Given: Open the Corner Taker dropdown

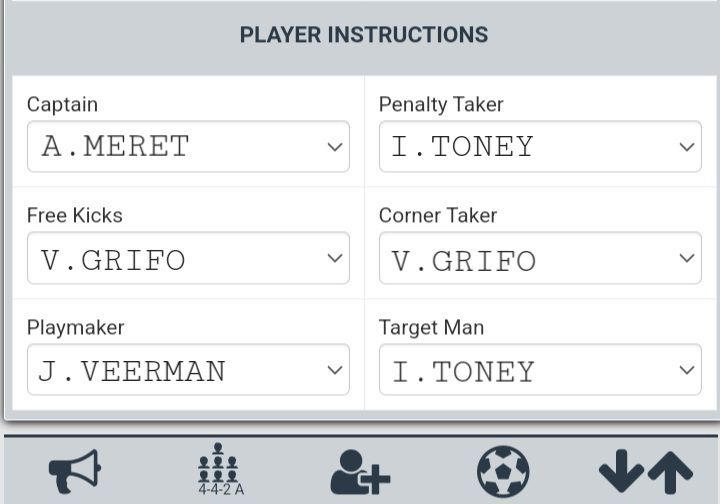Looking at the screenshot, I should coord(540,259).
